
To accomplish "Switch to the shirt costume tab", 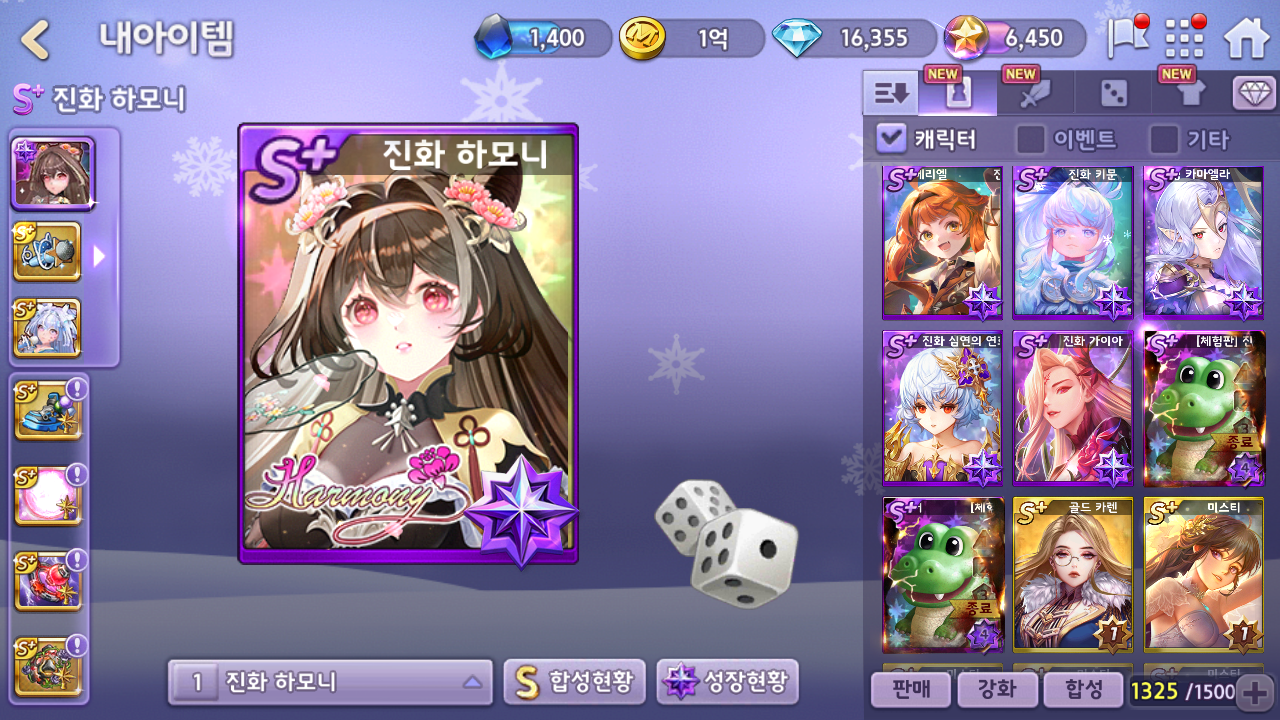I will point(1190,94).
